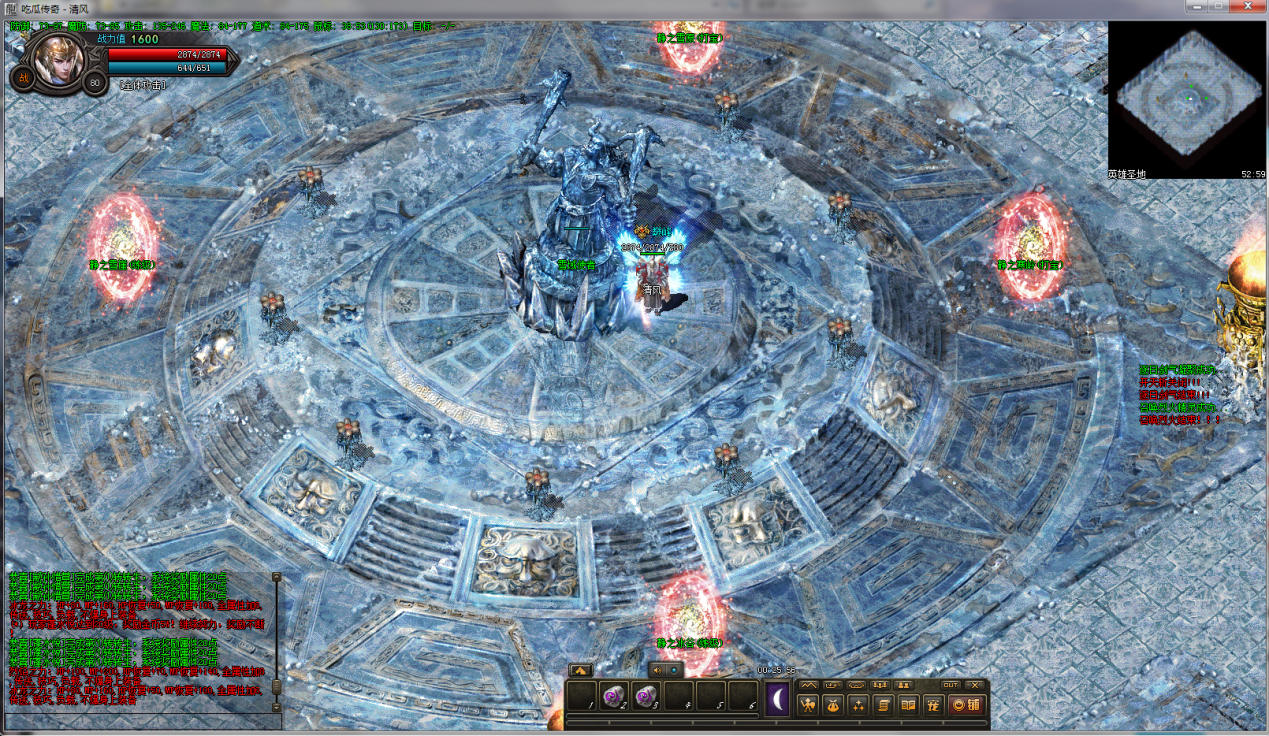
Task: Expand the panel with the up-arrow button
Action: tap(579, 670)
